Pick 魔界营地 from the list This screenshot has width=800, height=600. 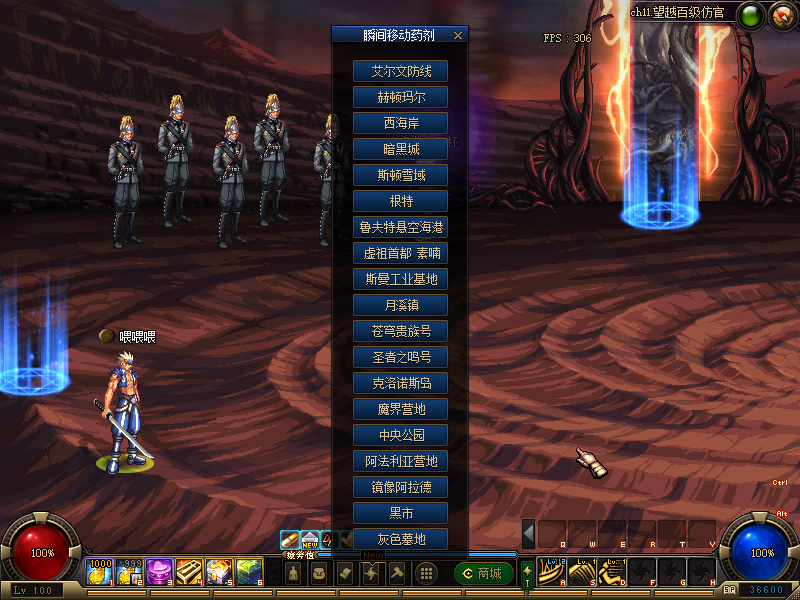tap(400, 409)
